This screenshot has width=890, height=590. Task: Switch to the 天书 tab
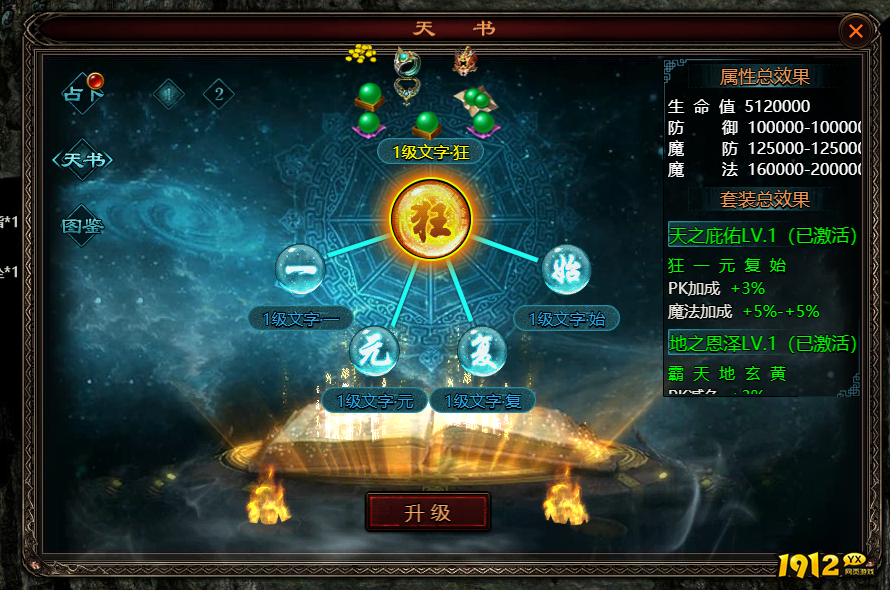coord(83,160)
